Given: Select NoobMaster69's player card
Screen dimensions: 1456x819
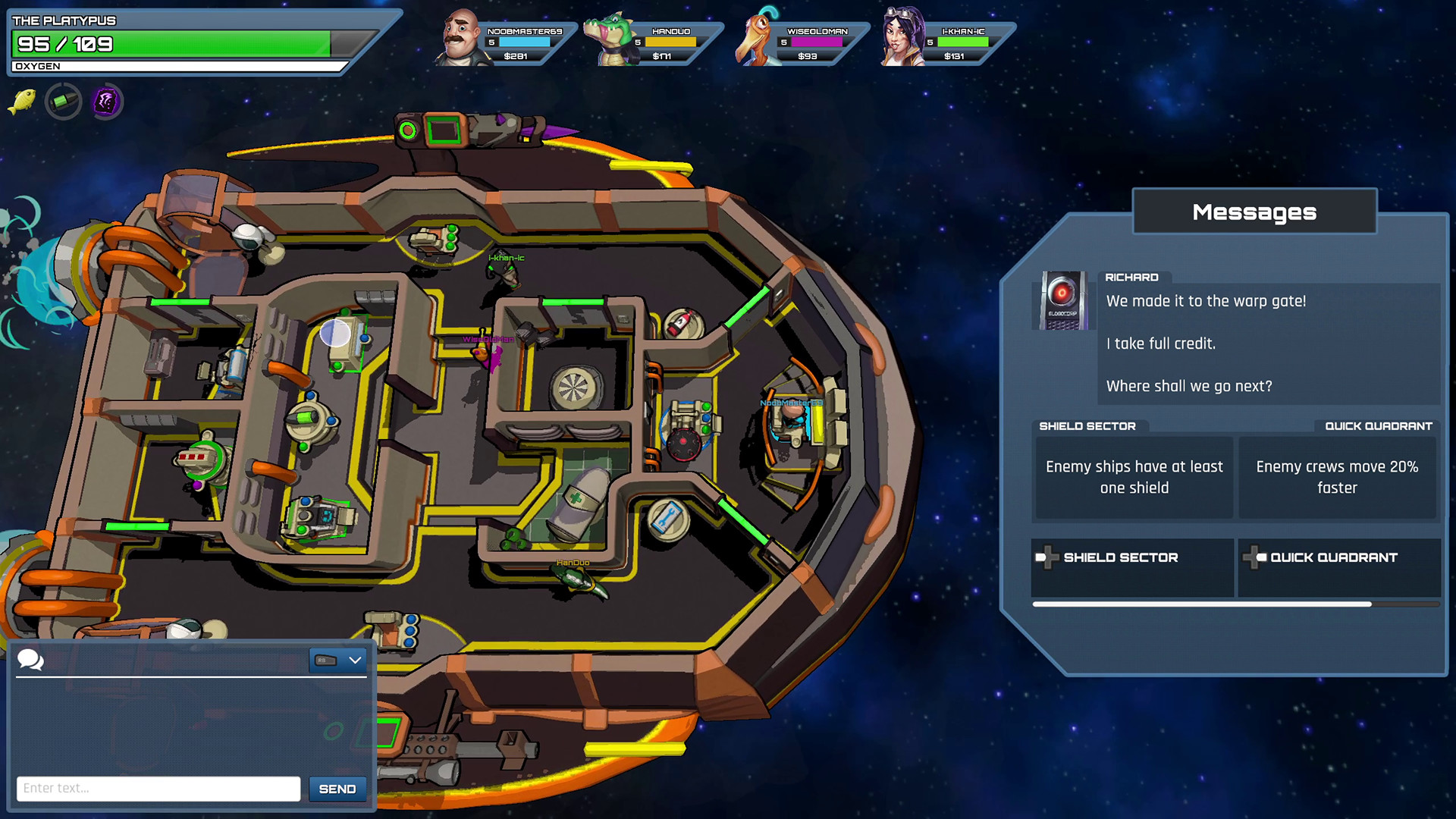Looking at the screenshot, I should point(504,39).
